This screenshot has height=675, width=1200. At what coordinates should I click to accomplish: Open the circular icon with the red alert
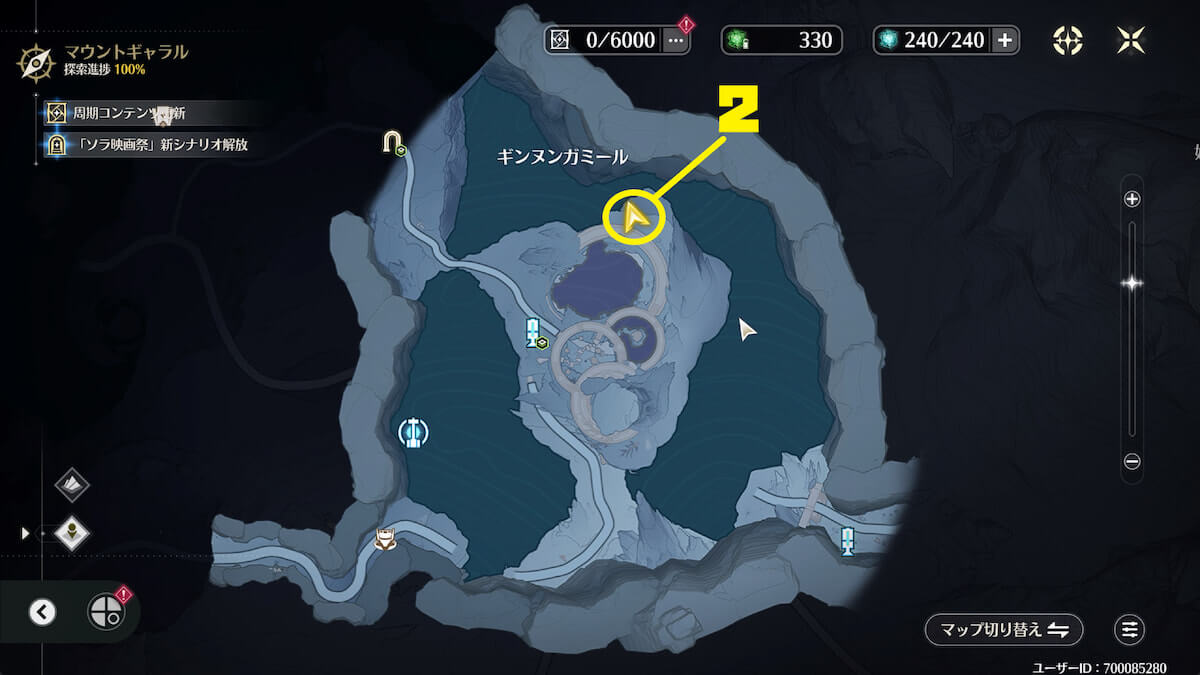point(104,610)
